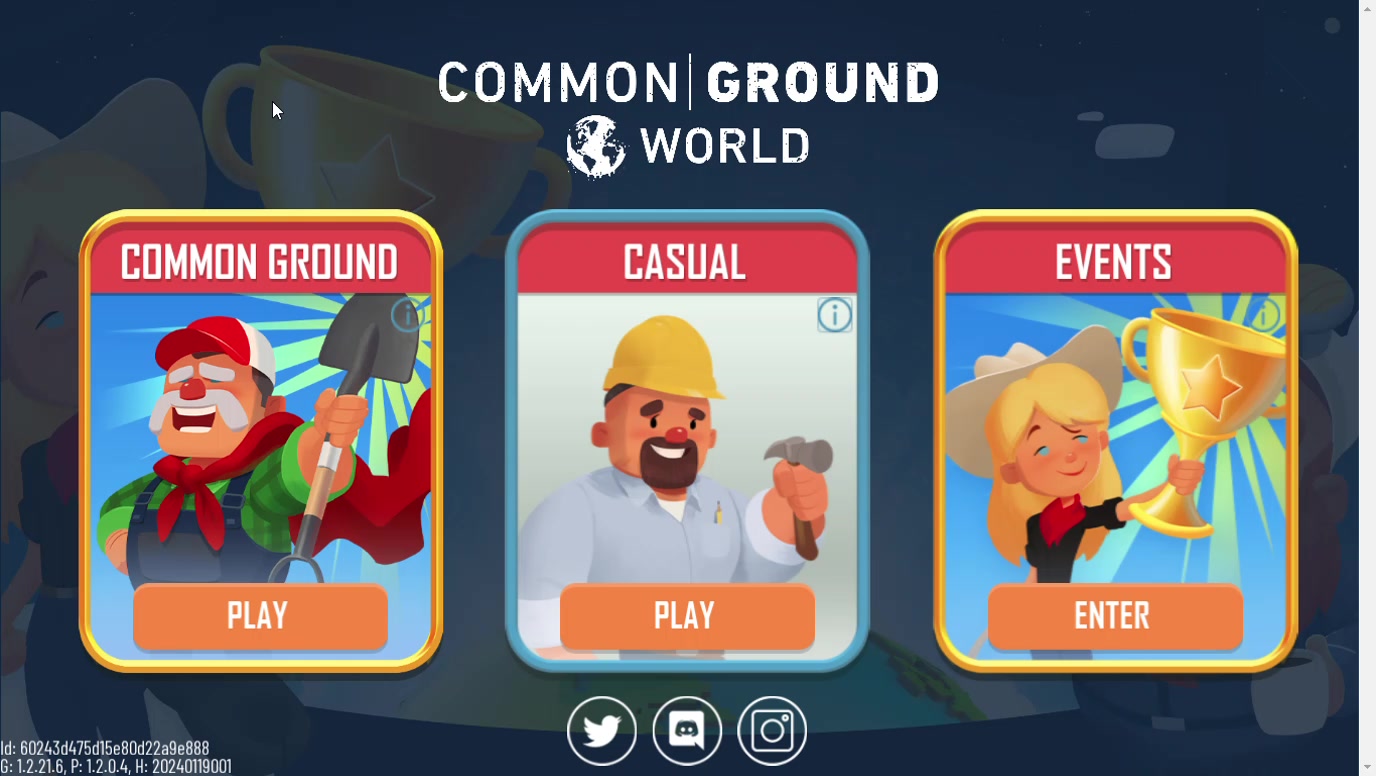
Task: Open the Discord community icon
Action: [687, 731]
